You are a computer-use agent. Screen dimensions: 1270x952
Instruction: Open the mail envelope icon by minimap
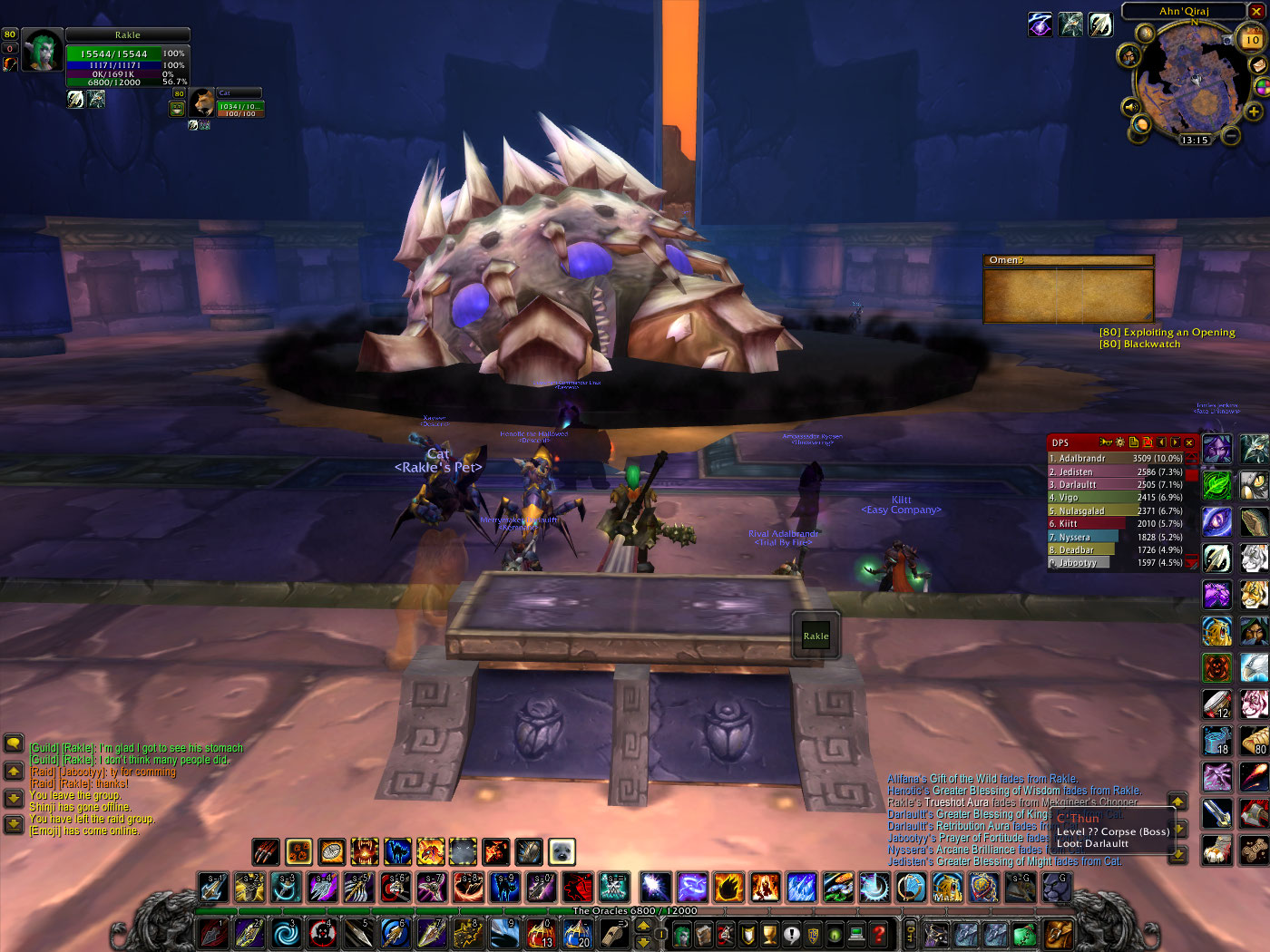click(x=1259, y=65)
